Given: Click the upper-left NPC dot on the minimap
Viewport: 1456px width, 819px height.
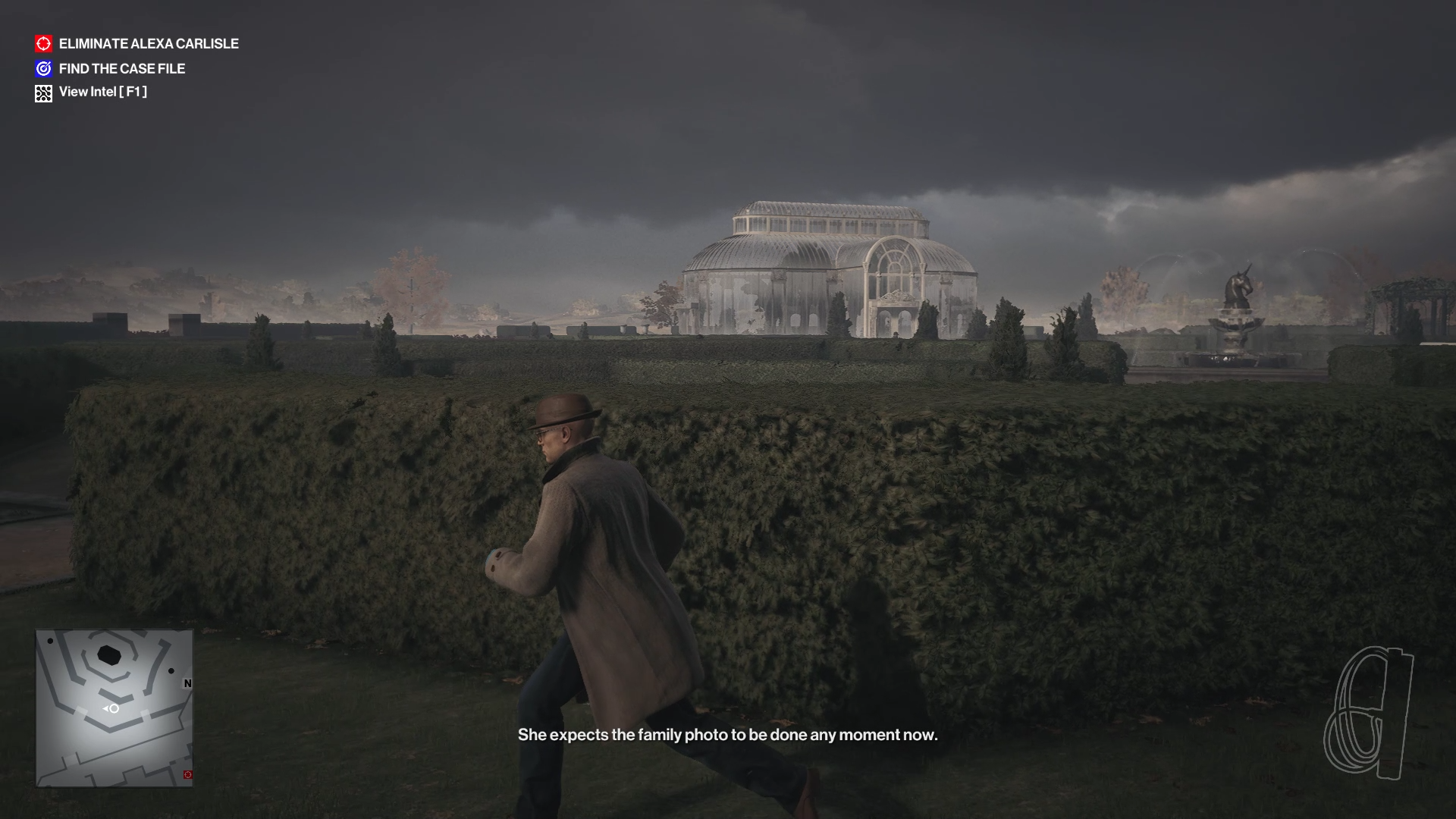Looking at the screenshot, I should [50, 641].
